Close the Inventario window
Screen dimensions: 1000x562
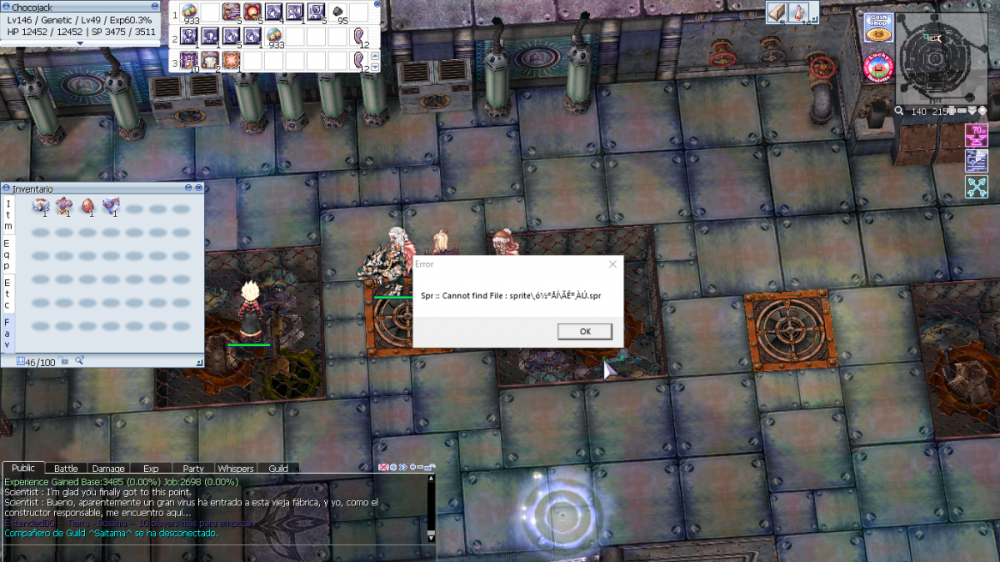pyautogui.click(x=197, y=188)
